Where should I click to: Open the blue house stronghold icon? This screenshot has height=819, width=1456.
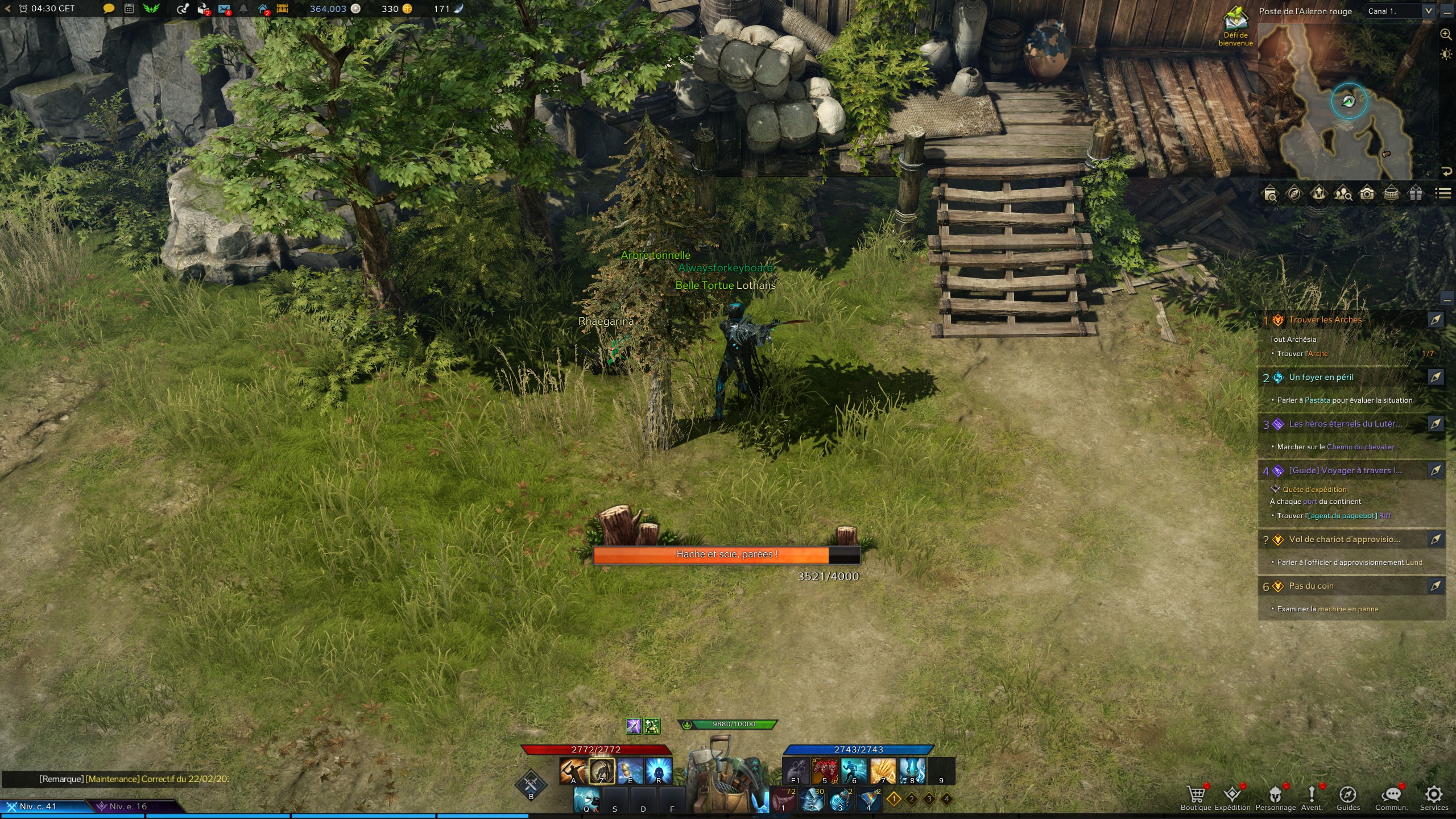[263, 9]
